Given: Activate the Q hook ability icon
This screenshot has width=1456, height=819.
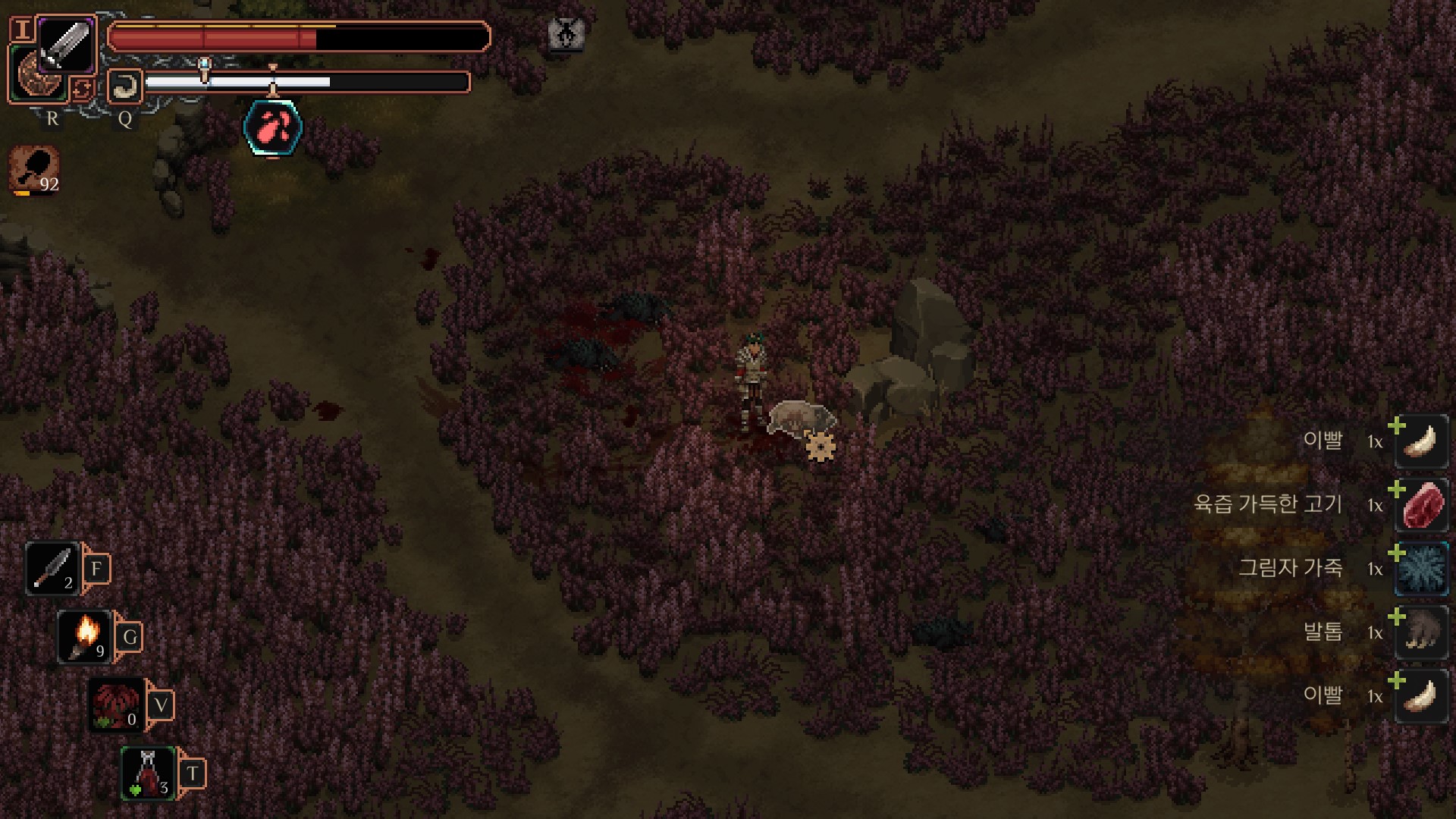Looking at the screenshot, I should [125, 86].
